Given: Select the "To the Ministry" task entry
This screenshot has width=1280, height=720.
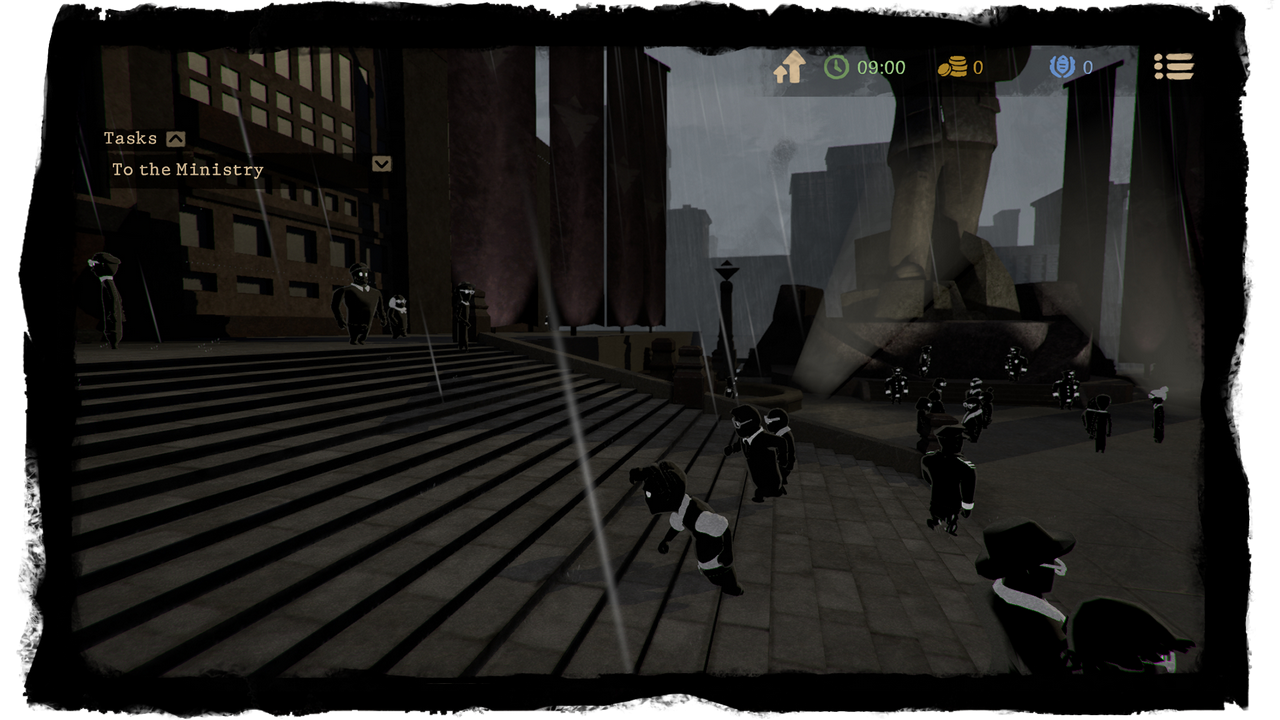Looking at the screenshot, I should click(188, 170).
